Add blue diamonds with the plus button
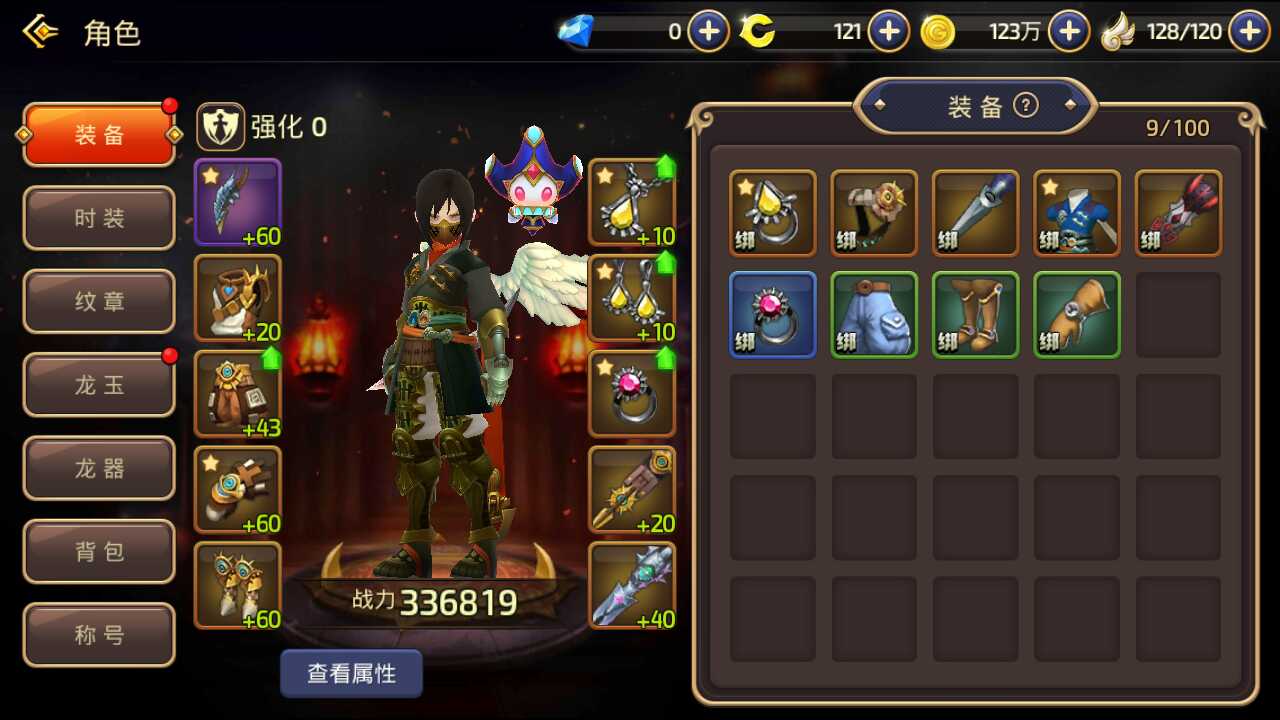 (x=708, y=32)
